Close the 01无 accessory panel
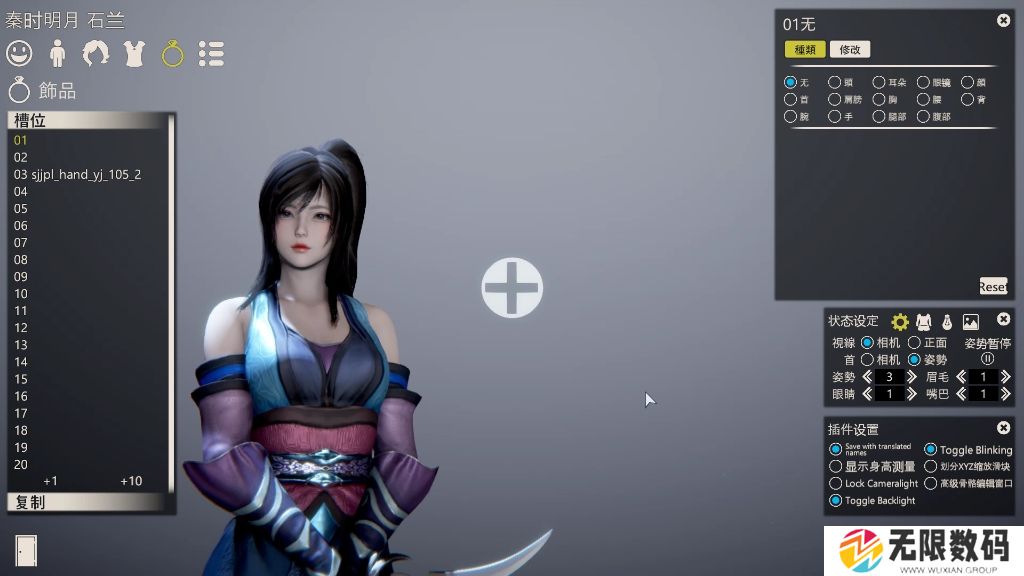The image size is (1024, 576). point(1003,21)
